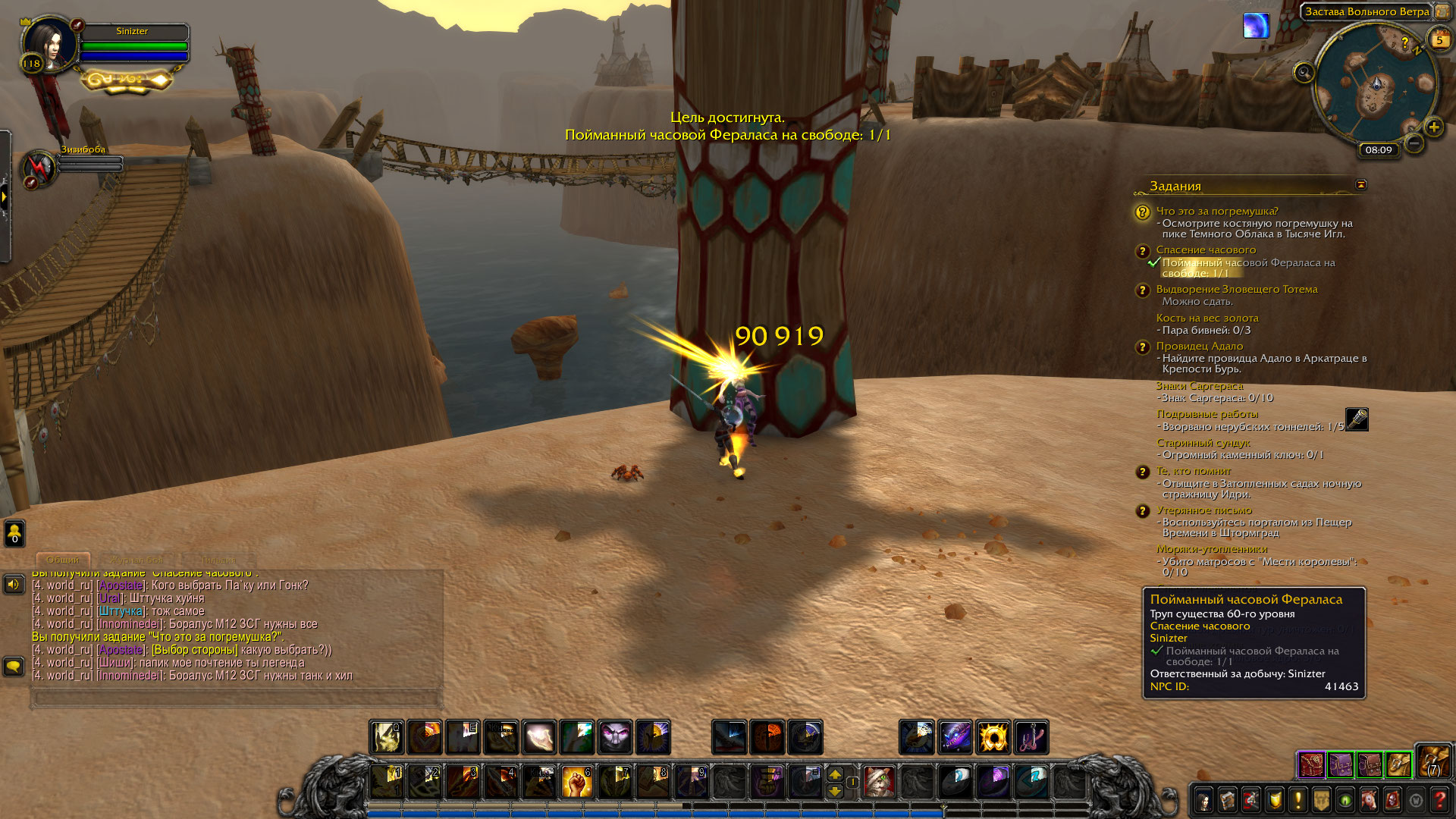Activate the purple-eyed face ability
The width and height of the screenshot is (1456, 819).
click(x=615, y=737)
